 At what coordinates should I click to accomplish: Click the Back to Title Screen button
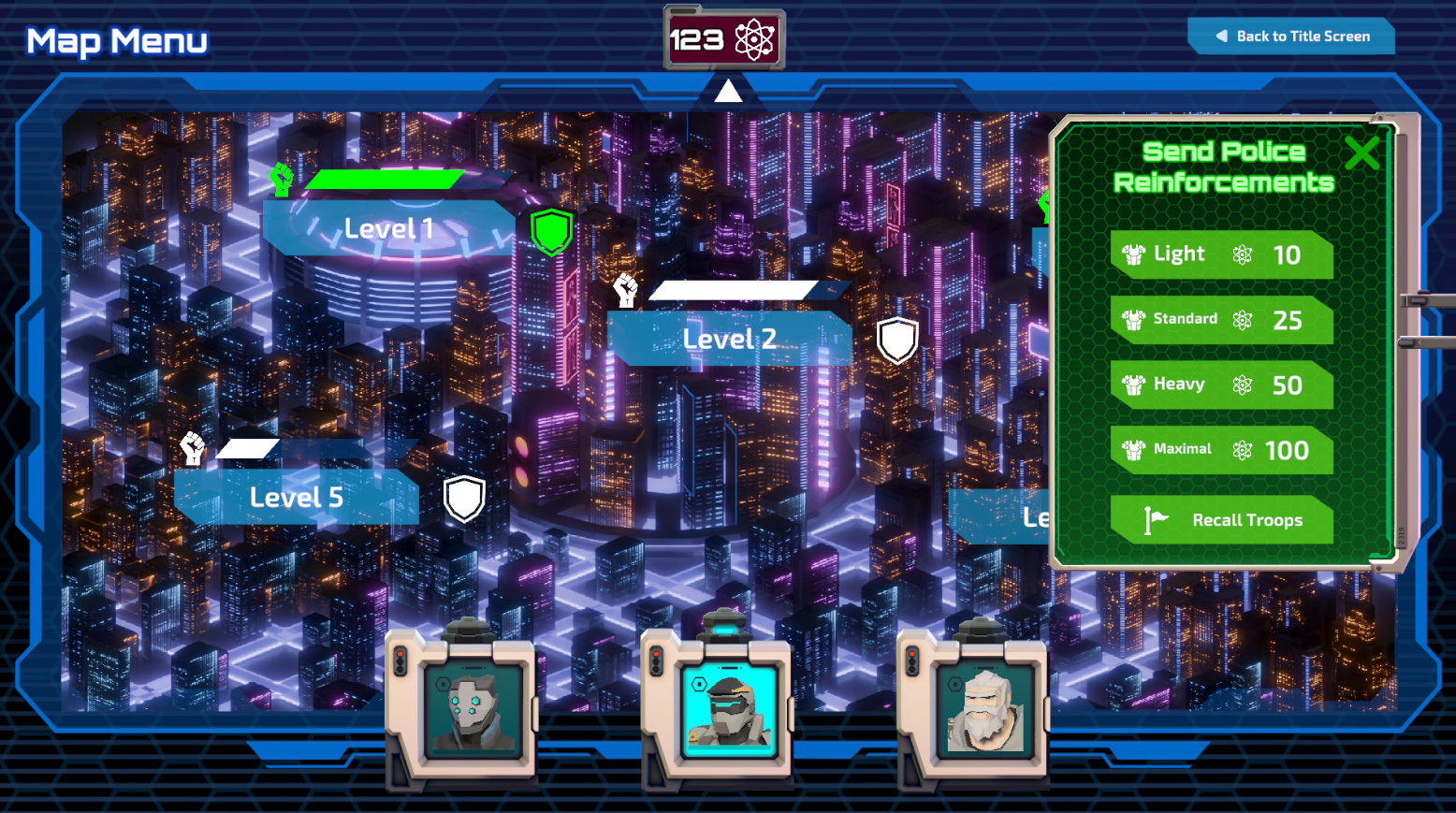click(x=1290, y=36)
